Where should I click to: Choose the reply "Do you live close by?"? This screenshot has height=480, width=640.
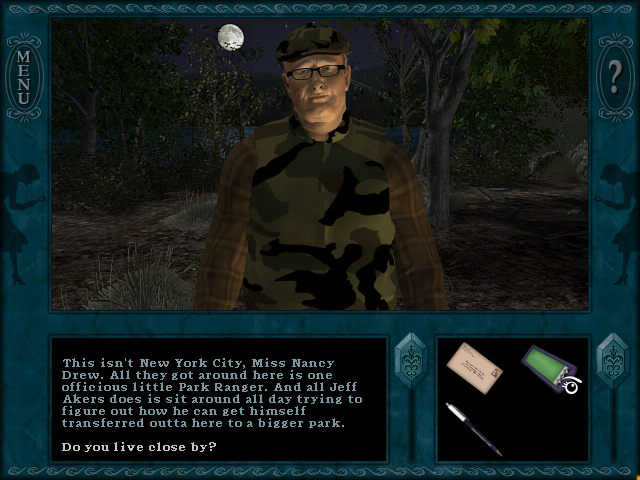(139, 445)
